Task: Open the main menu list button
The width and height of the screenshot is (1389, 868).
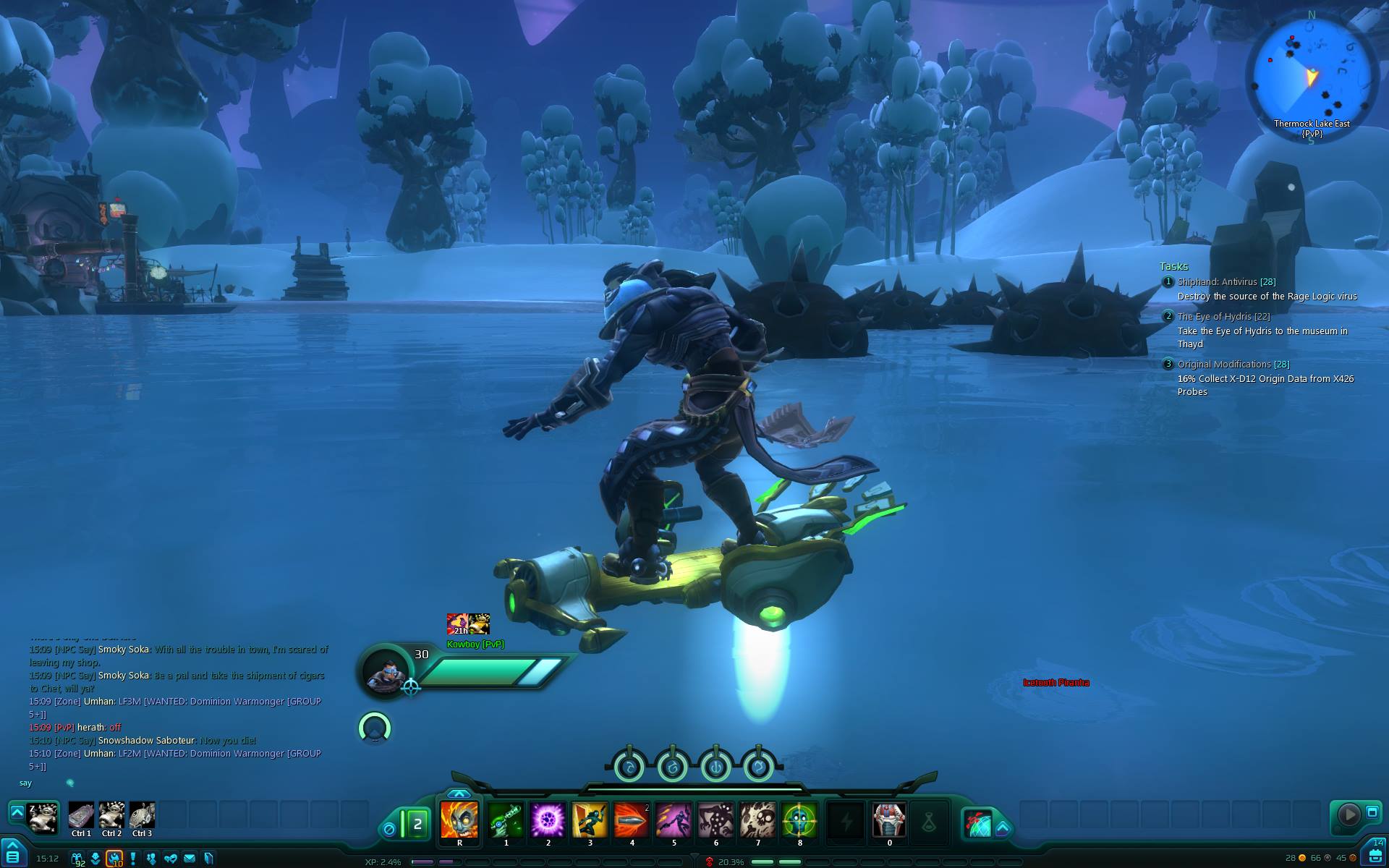Action: pyautogui.click(x=12, y=857)
